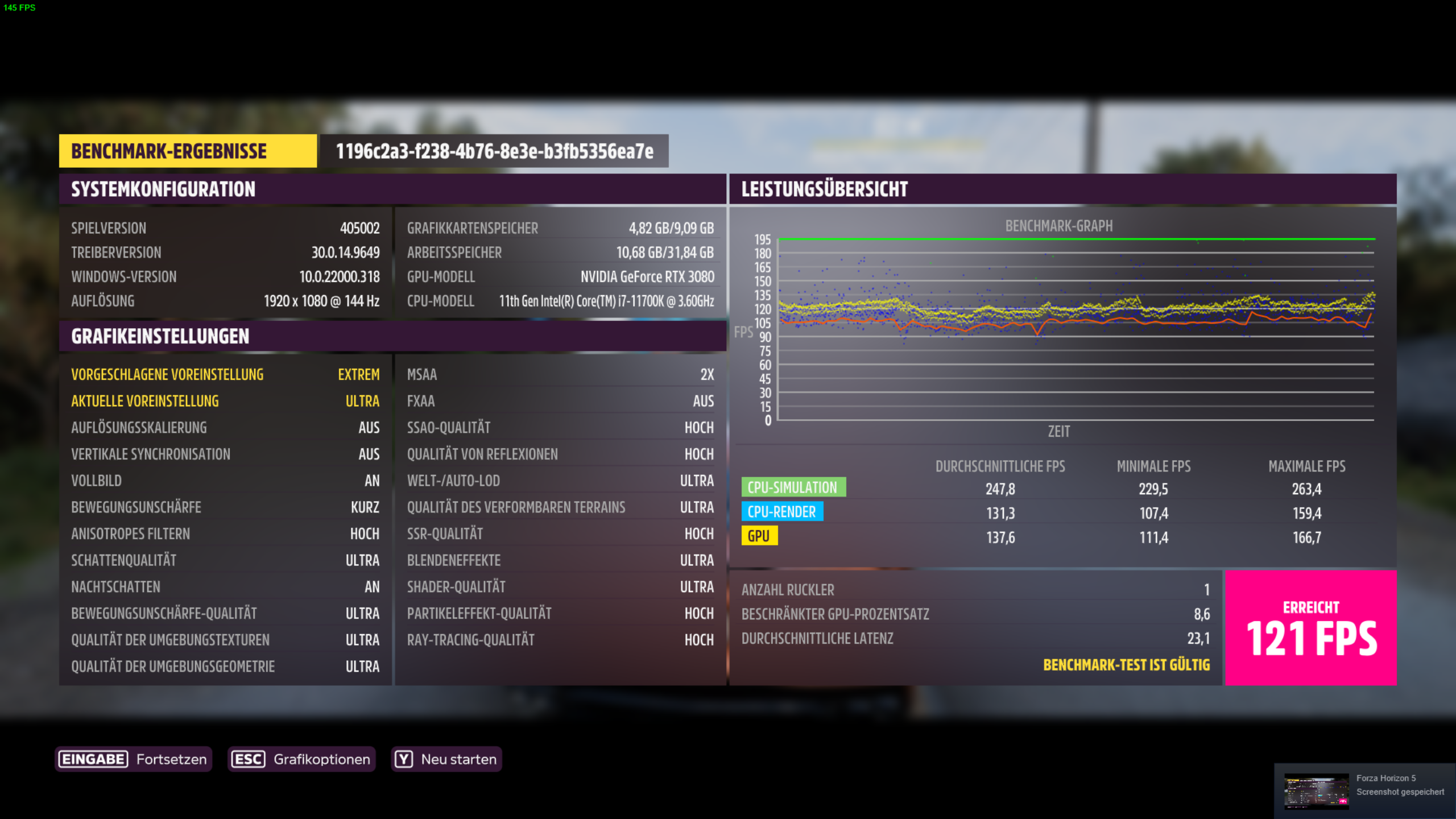Click the ESC key badge next to Grafikoptionen
This screenshot has height=819, width=1456.
(247, 759)
